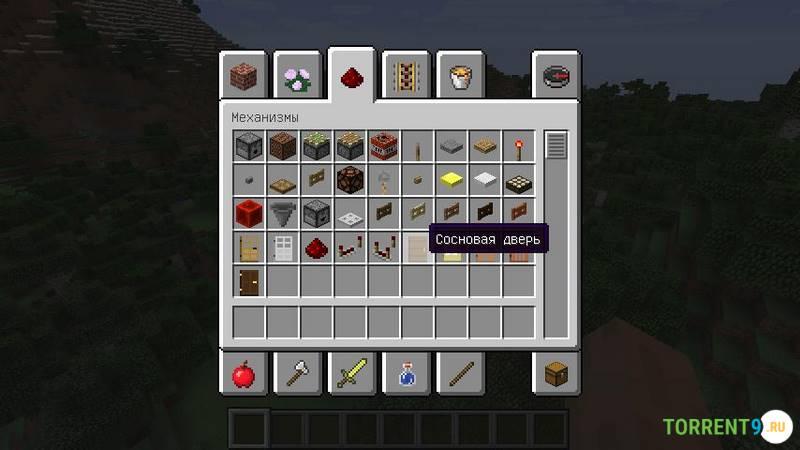Image resolution: width=800 pixels, height=450 pixels.
Task: Switch to the Decorations flower tab
Action: point(297,77)
